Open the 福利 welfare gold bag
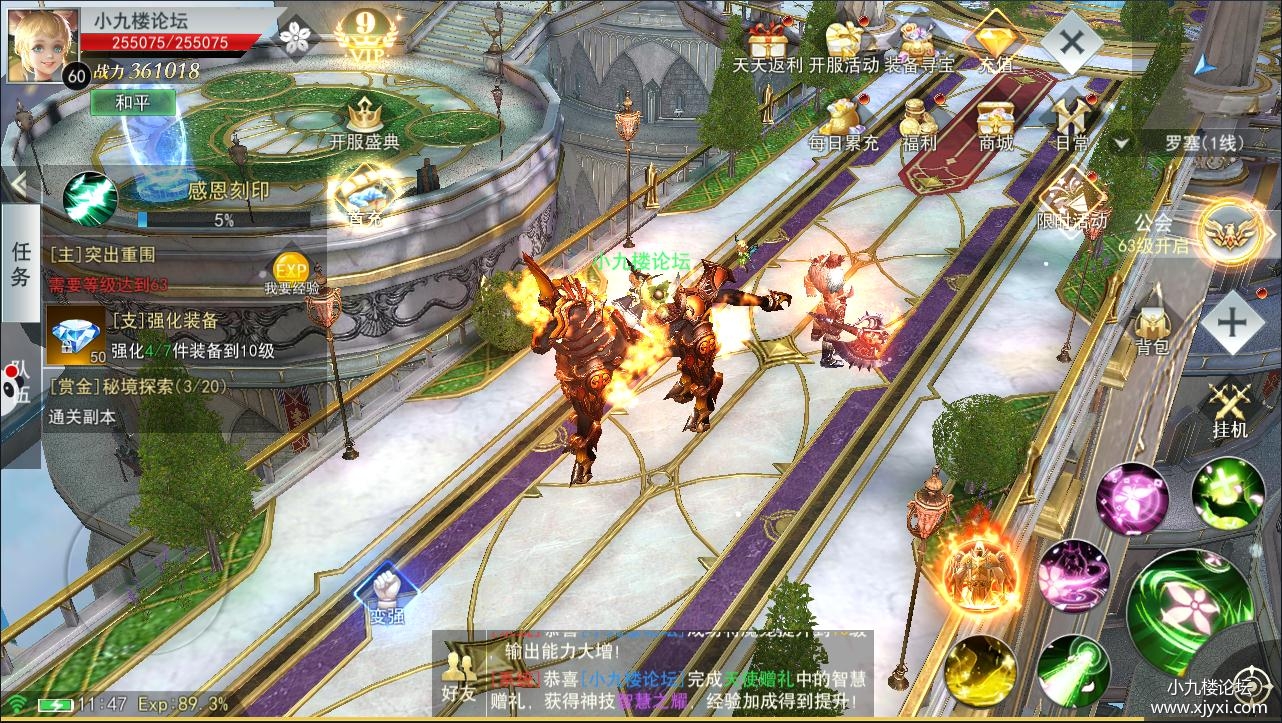This screenshot has height=723, width=1282. tap(919, 123)
